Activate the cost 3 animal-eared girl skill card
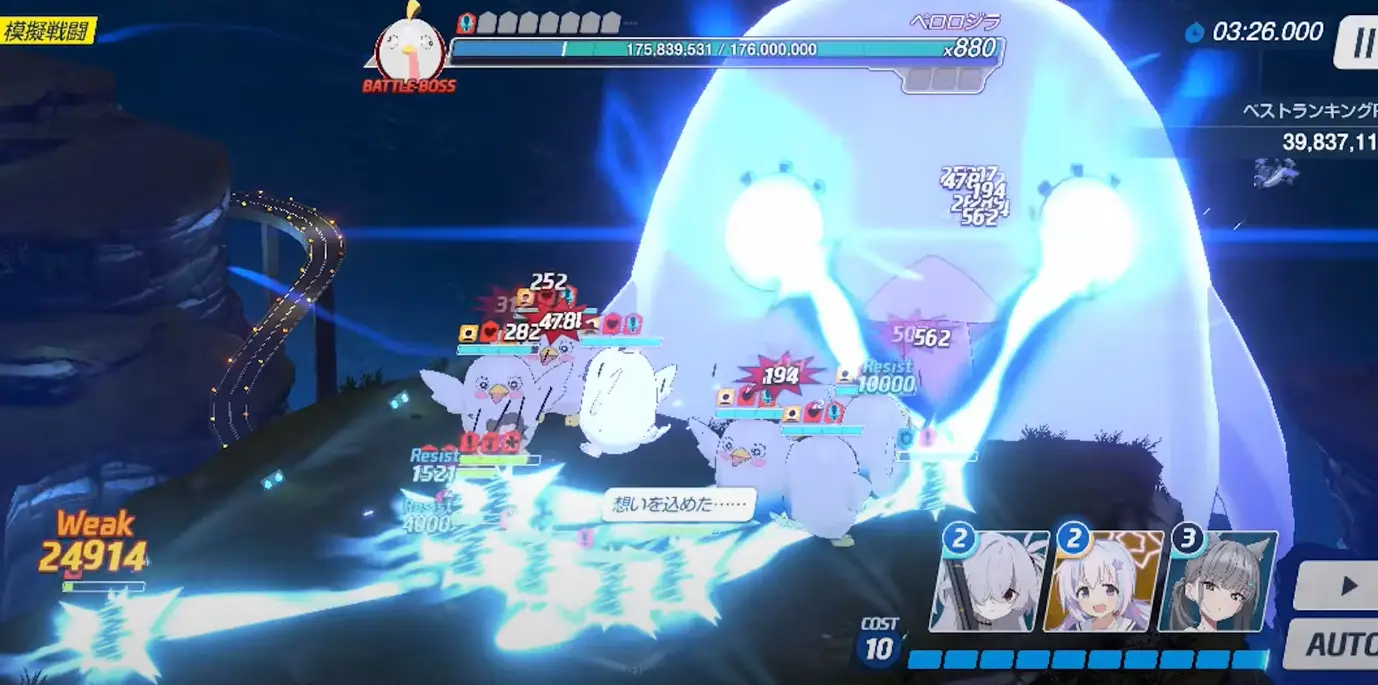1378x685 pixels. [x=1218, y=584]
